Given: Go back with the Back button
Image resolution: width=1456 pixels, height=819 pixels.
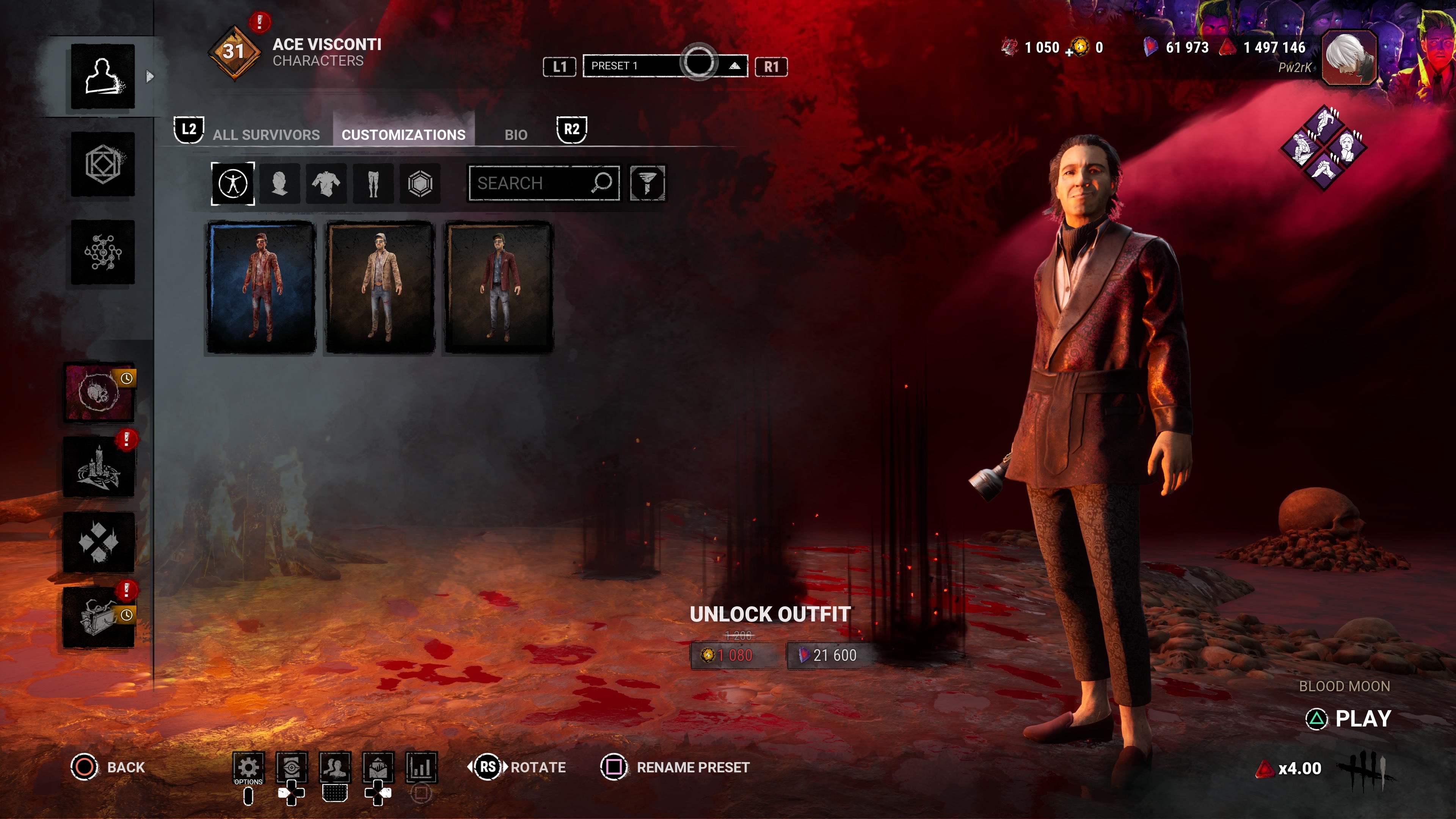Looking at the screenshot, I should pos(108,767).
